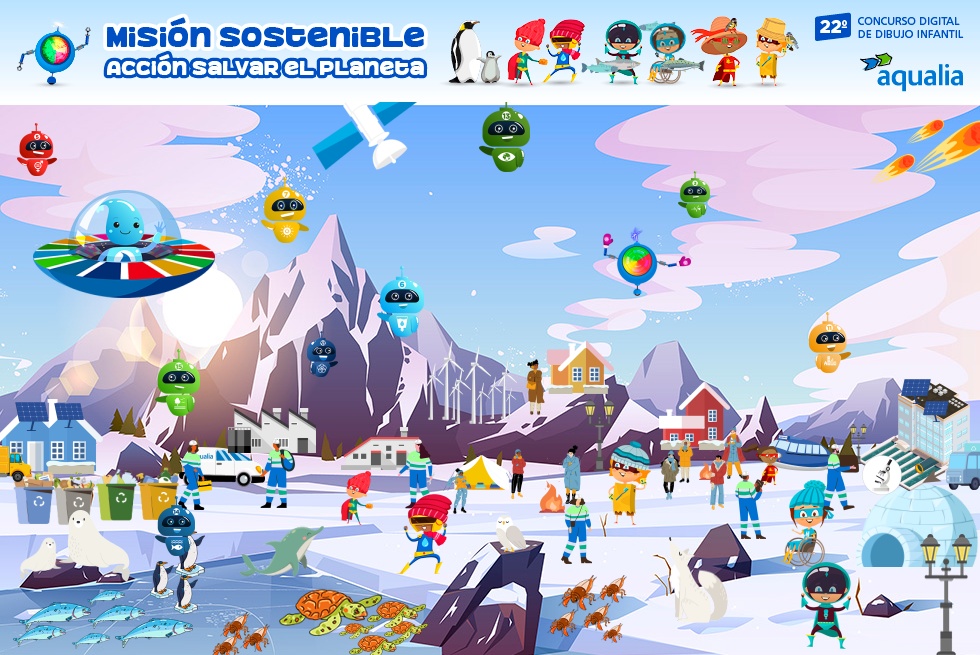Choose the green number 15 tree robot
980x655 pixels.
[178, 385]
